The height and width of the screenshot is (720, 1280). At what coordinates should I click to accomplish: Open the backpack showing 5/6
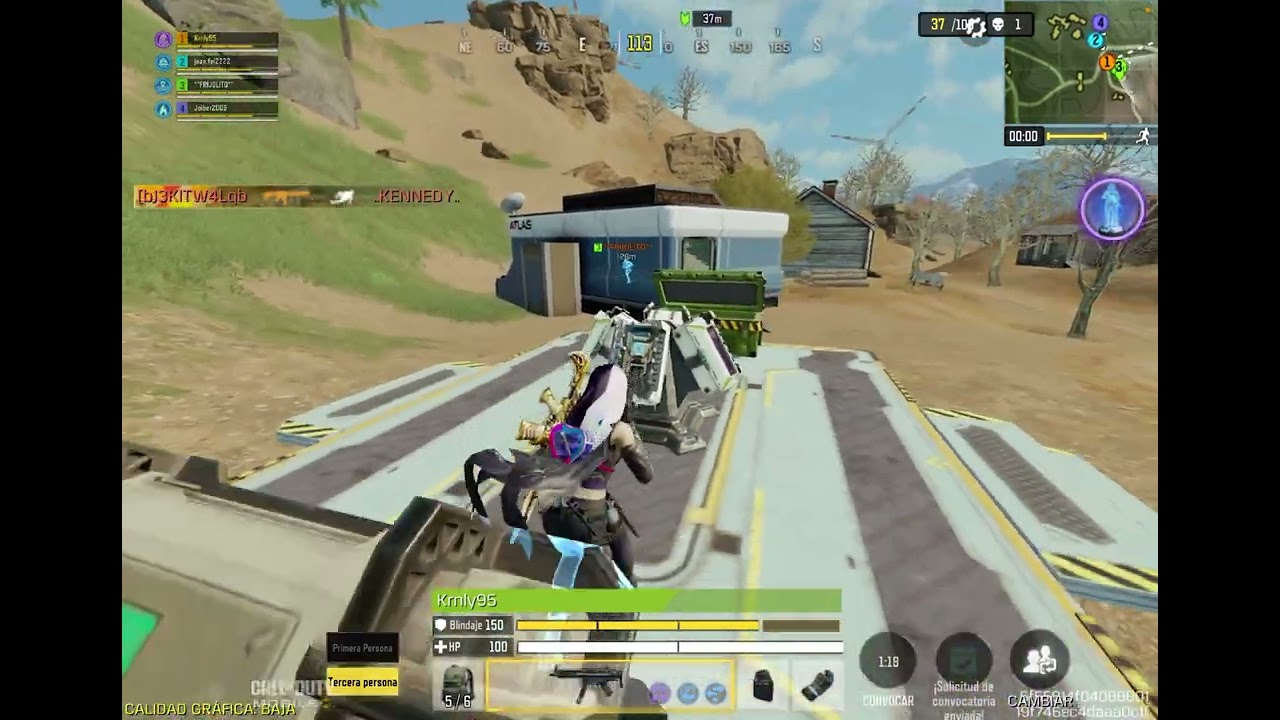pyautogui.click(x=458, y=686)
